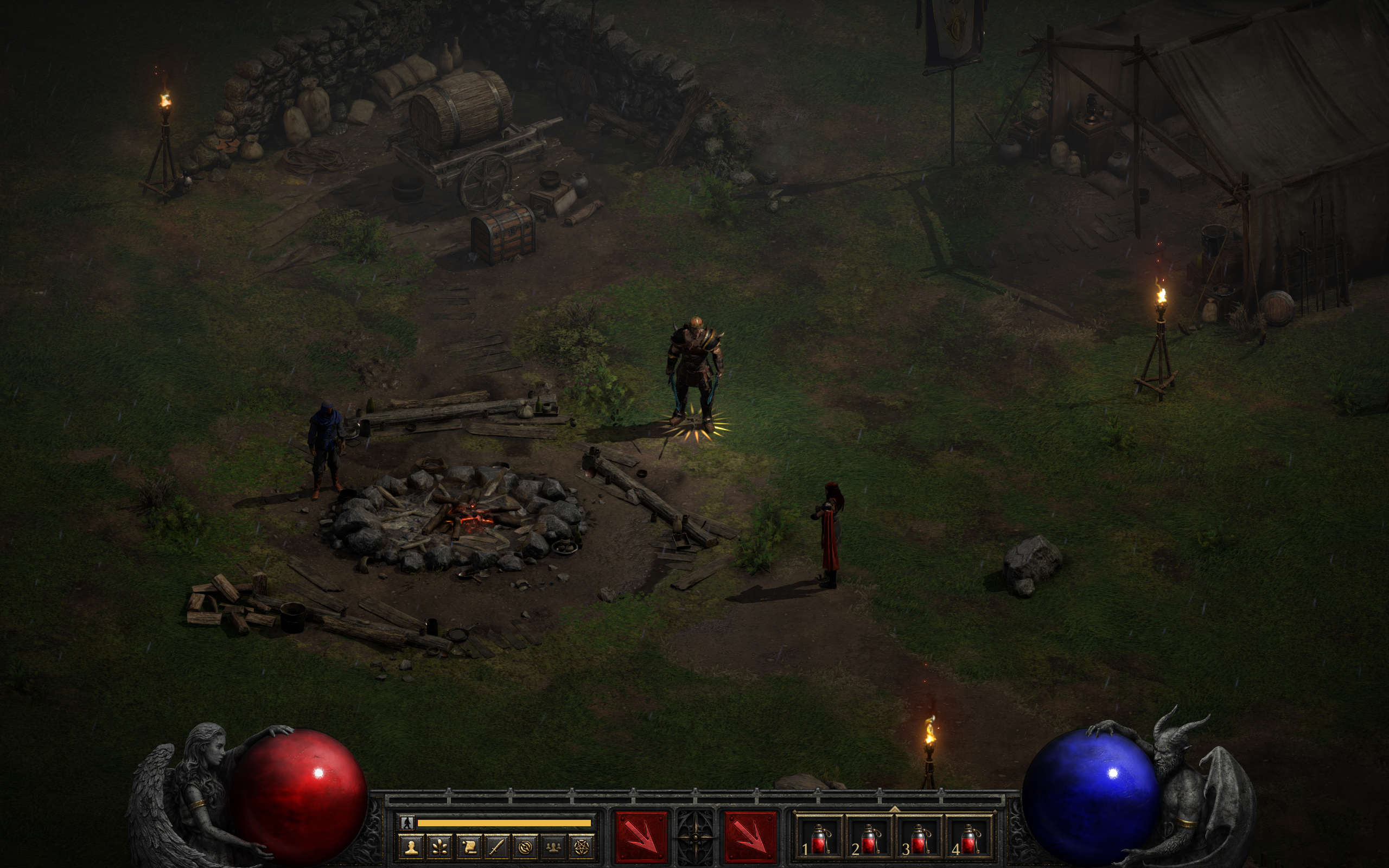Use the healing potion in belt slot 2
The height and width of the screenshot is (868, 1389).
tap(870, 838)
